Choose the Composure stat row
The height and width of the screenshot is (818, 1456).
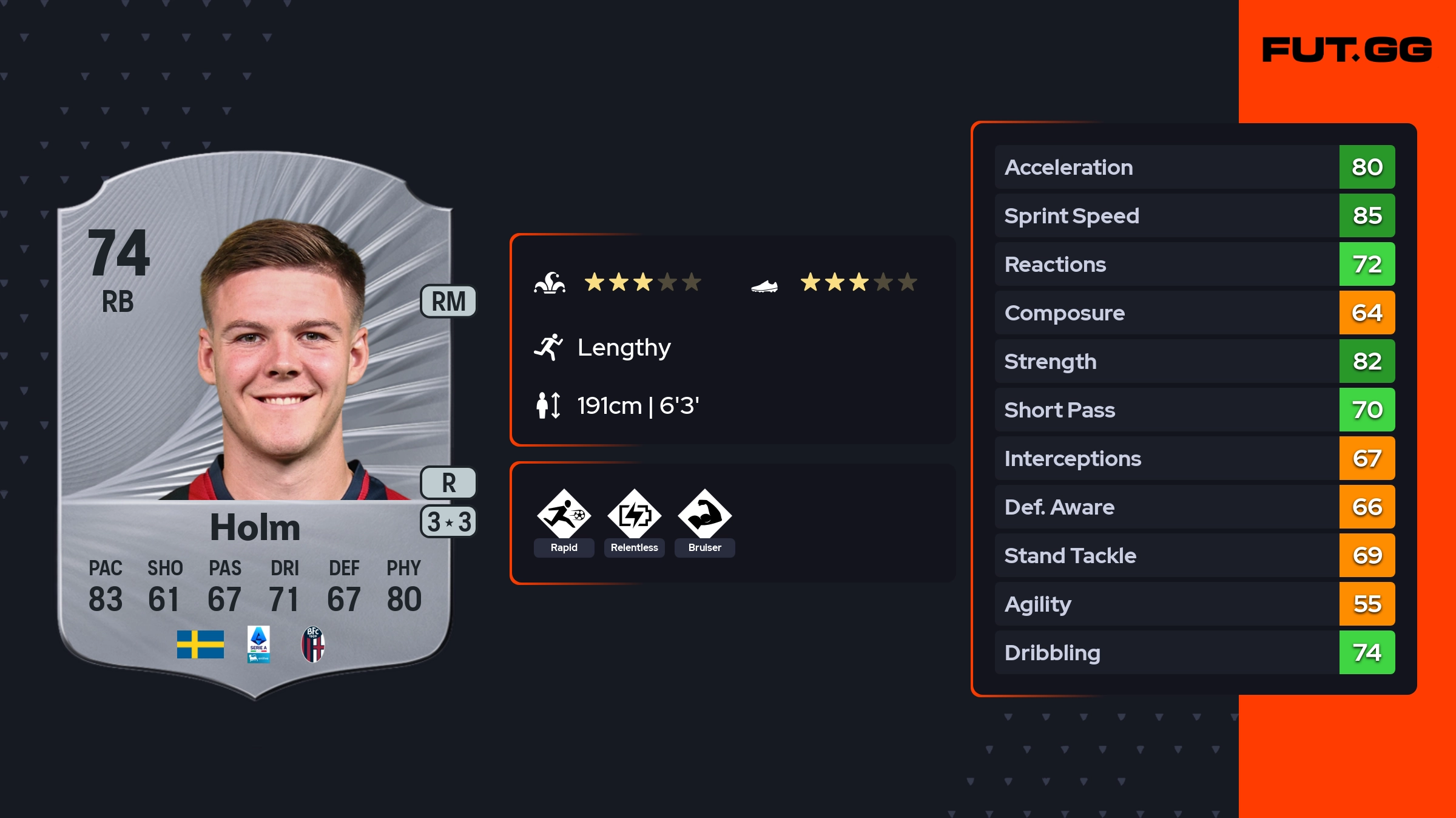point(1194,313)
